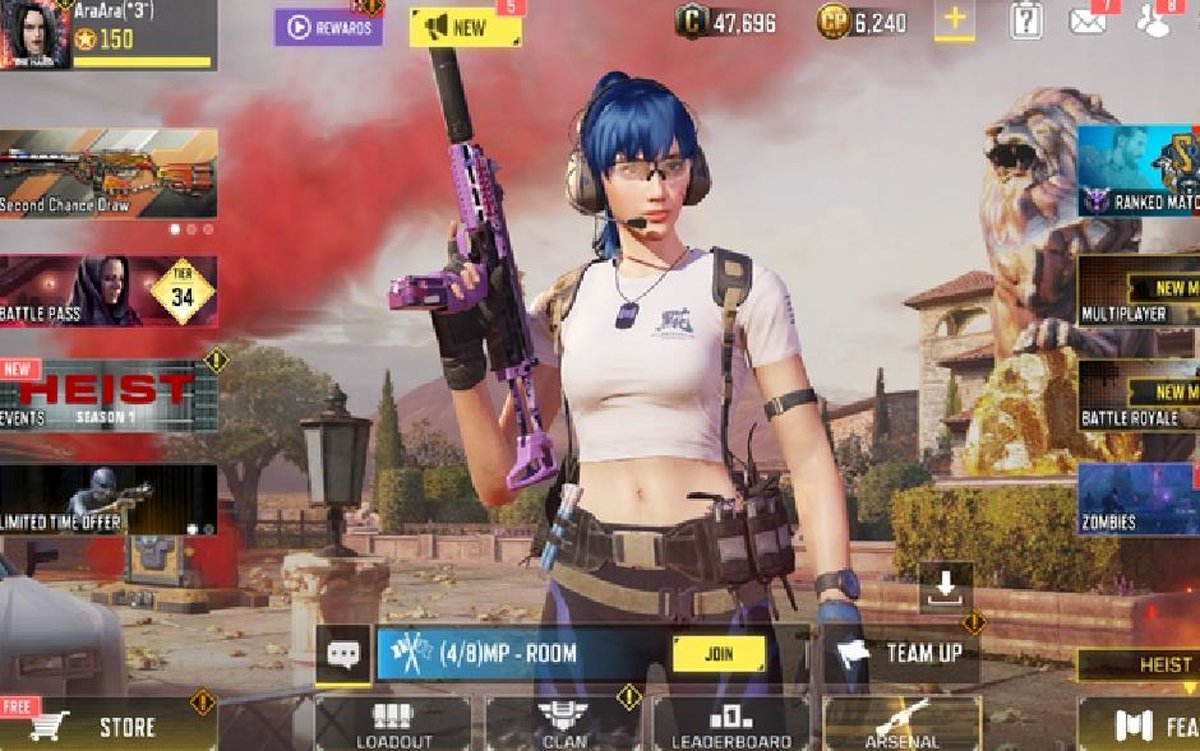Click the yellow NEW announcements button

(465, 28)
